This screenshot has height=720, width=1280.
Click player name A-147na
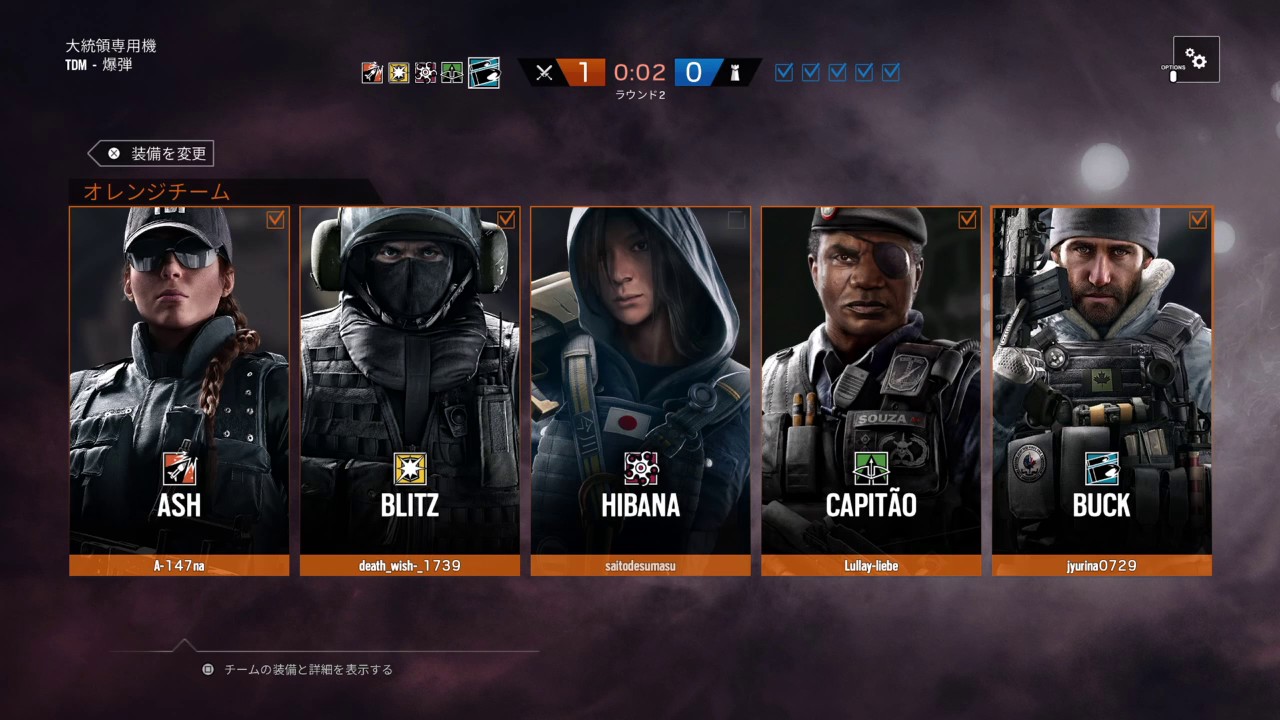(x=179, y=566)
